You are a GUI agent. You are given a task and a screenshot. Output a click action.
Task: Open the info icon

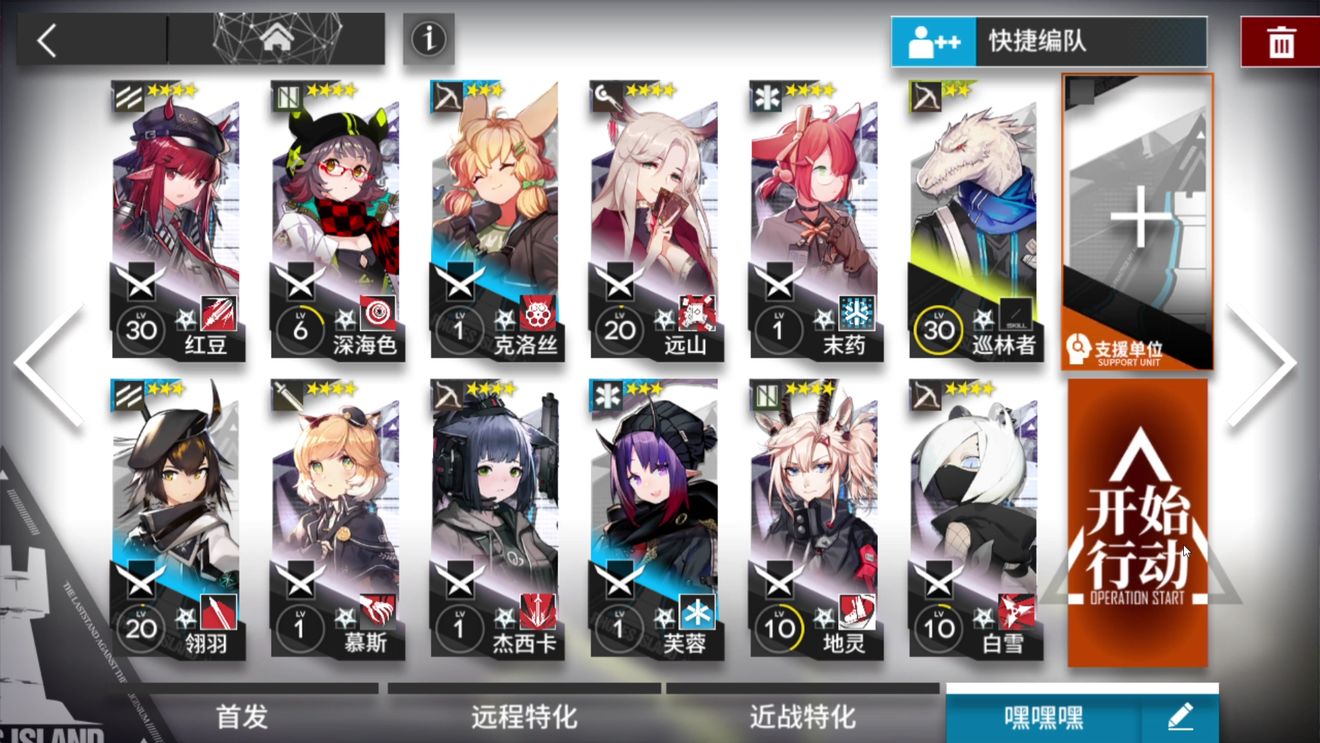(429, 39)
